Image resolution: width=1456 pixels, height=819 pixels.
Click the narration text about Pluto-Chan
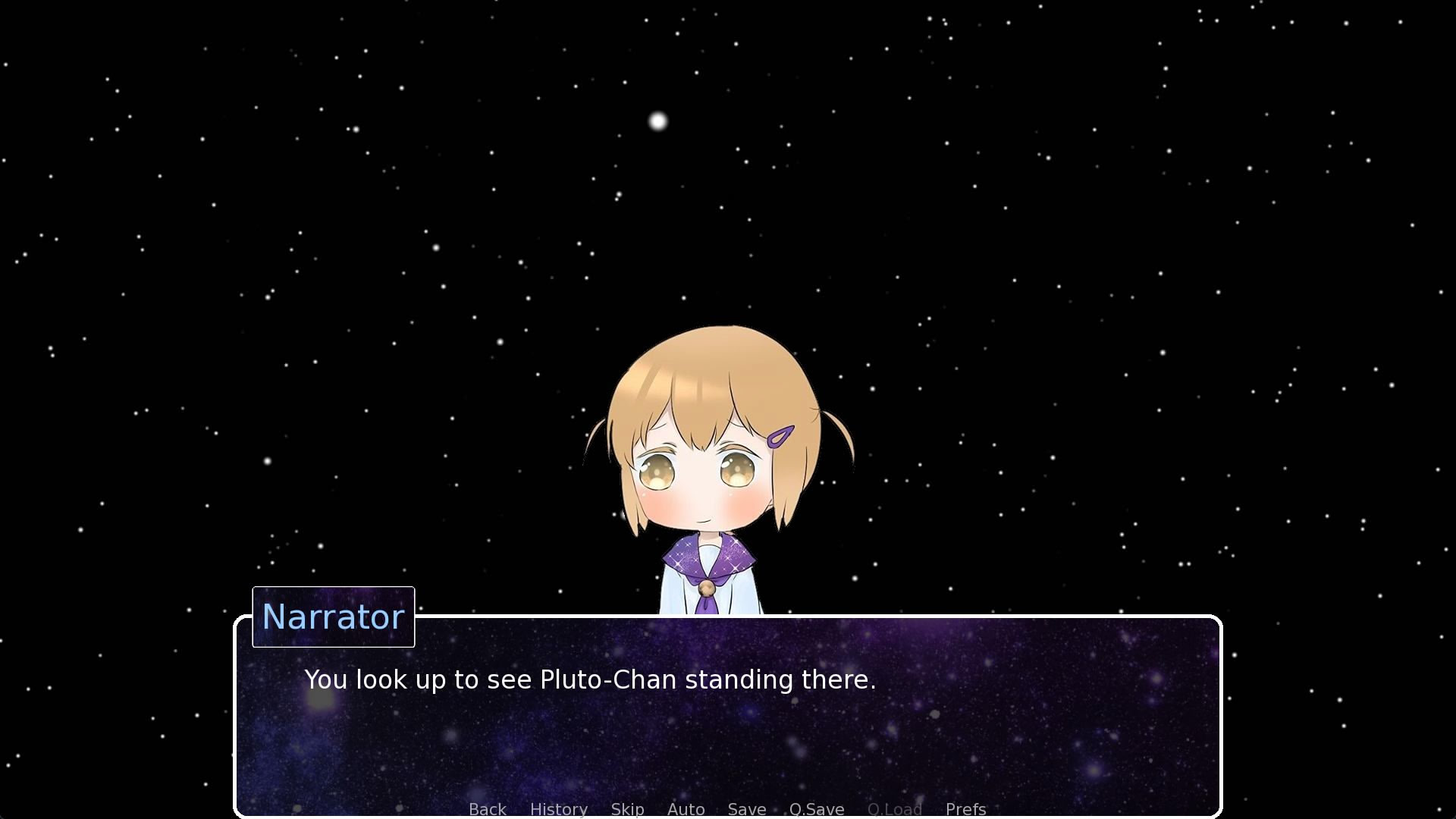point(589,680)
